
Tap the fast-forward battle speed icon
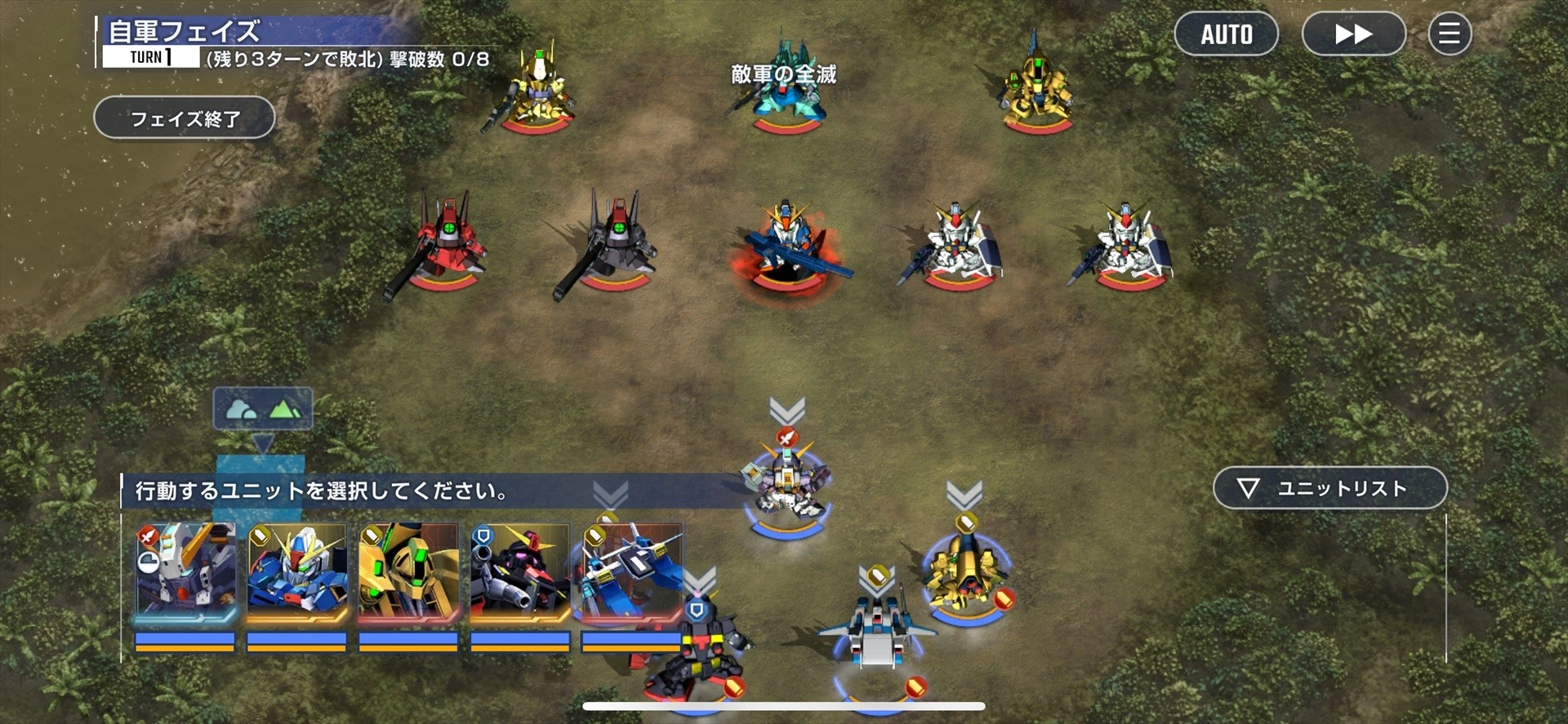(1353, 34)
